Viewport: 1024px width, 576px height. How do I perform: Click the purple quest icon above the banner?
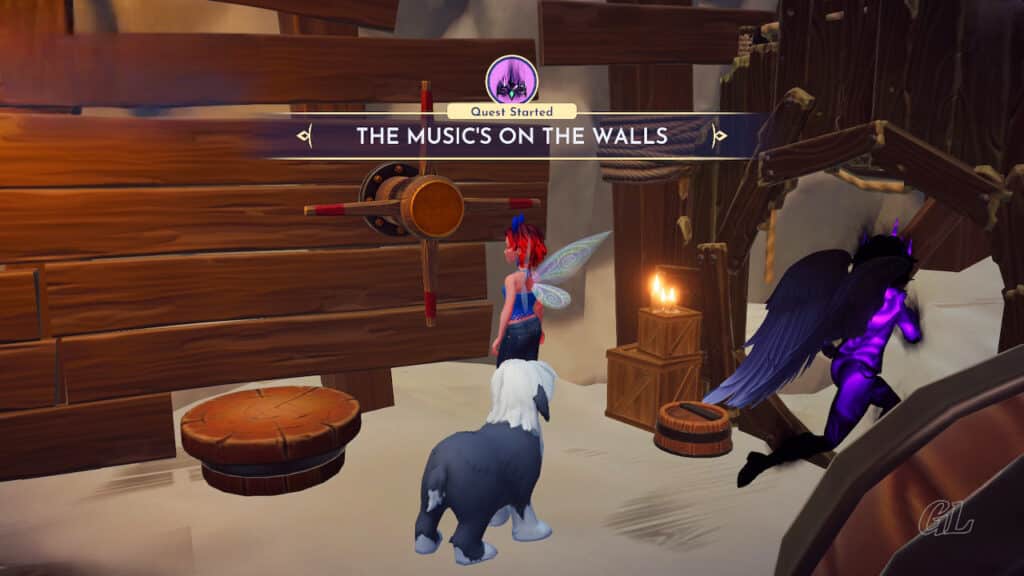coord(511,80)
